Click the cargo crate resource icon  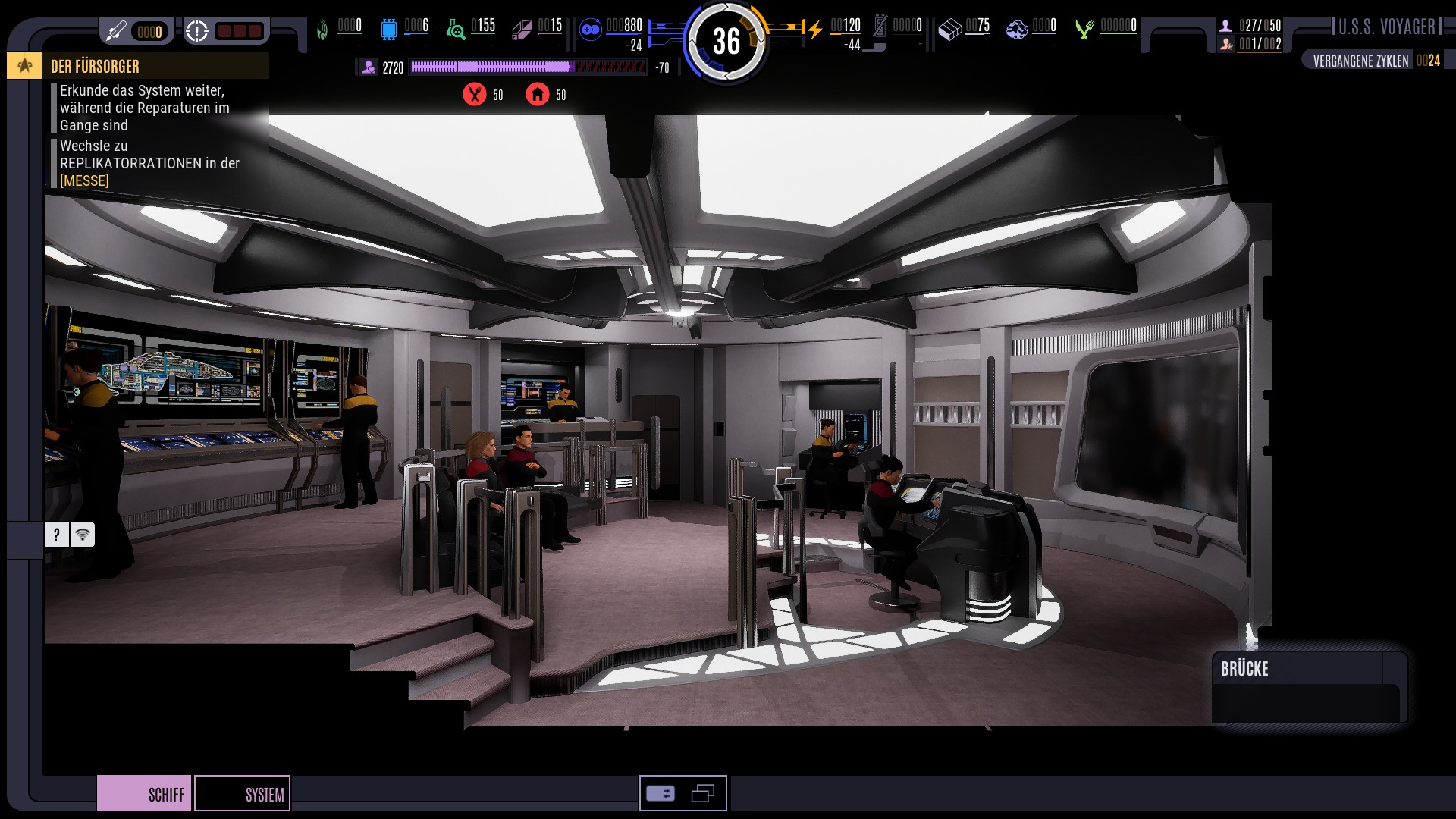[x=949, y=30]
